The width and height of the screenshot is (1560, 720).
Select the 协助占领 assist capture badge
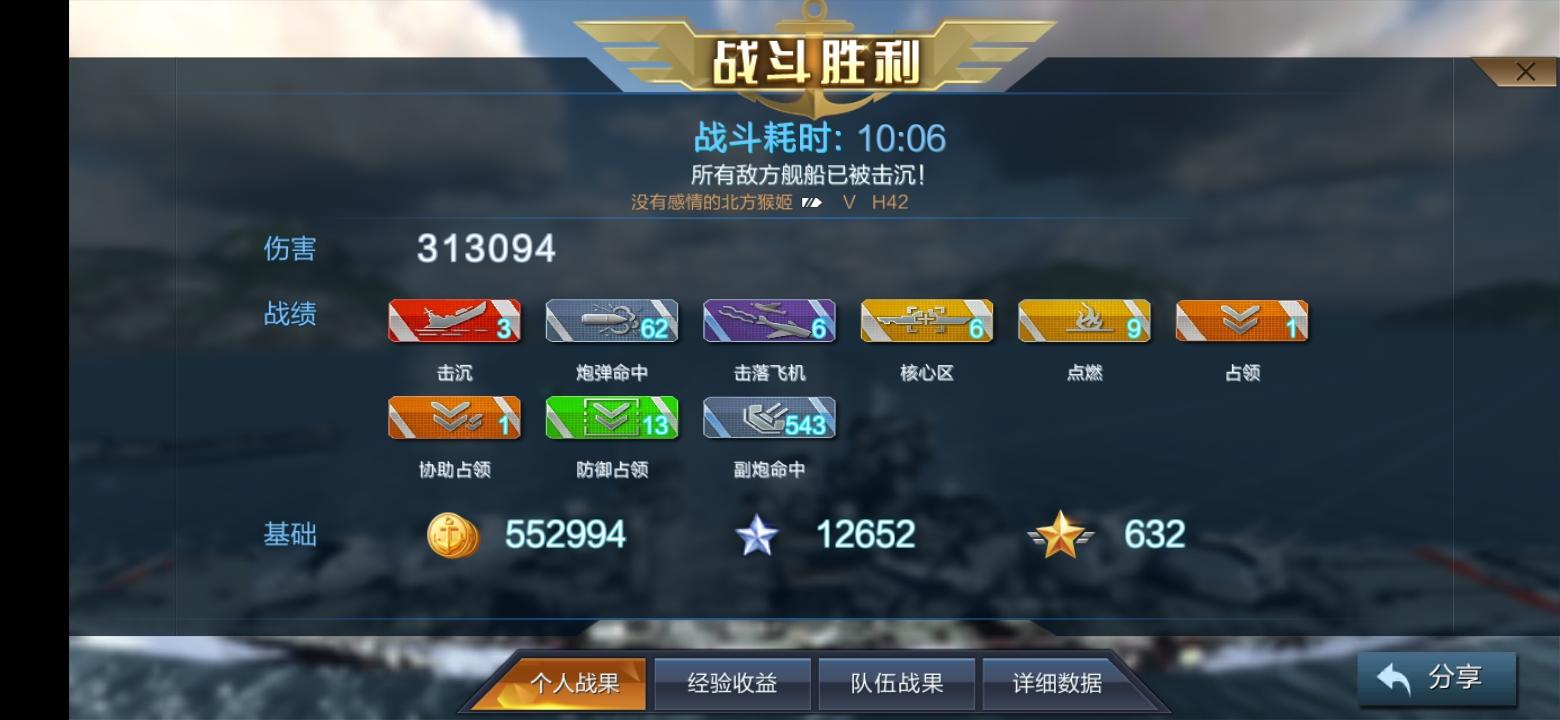(x=454, y=417)
